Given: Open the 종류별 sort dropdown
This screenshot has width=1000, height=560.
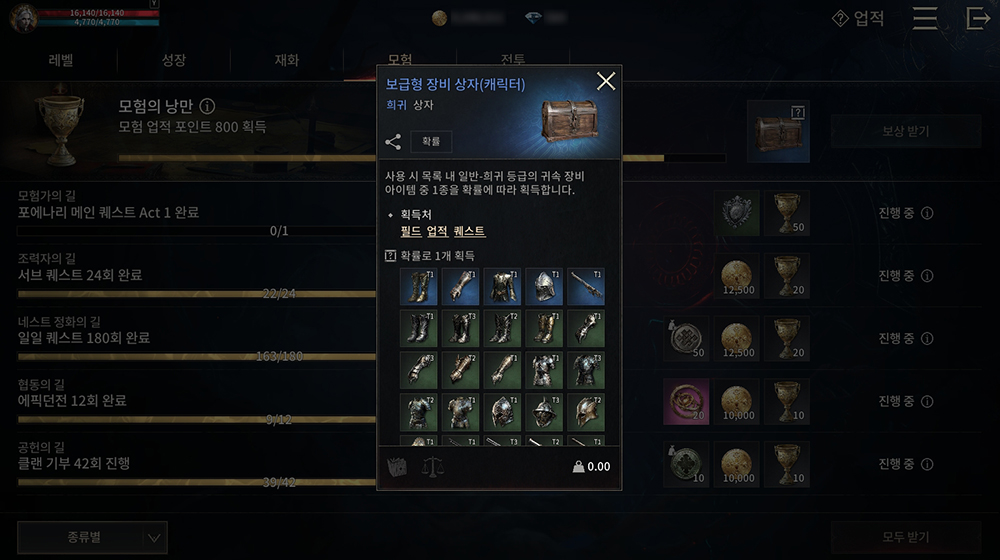Looking at the screenshot, I should click(92, 537).
